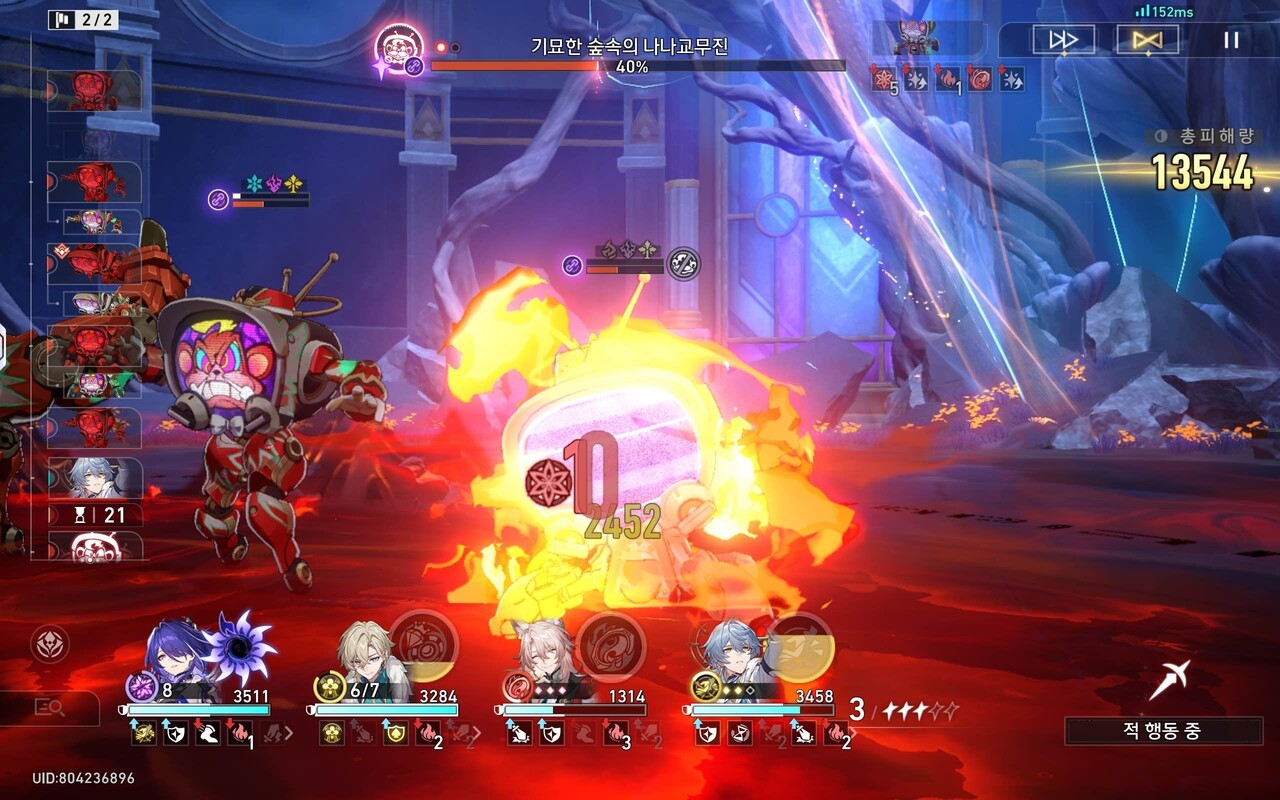The width and height of the screenshot is (1280, 800).
Task: Select the fox-eared character portrait
Action: 549,655
